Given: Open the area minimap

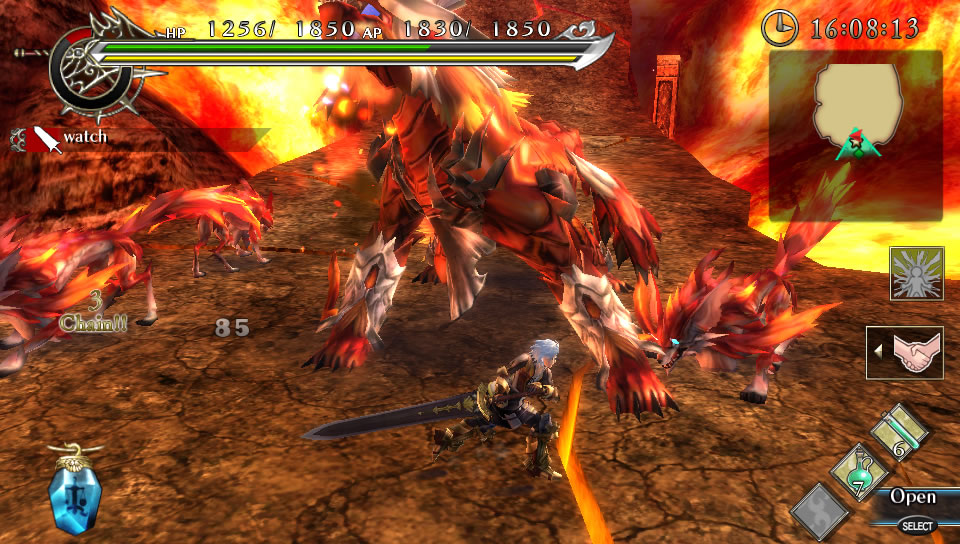Looking at the screenshot, I should point(855,135).
